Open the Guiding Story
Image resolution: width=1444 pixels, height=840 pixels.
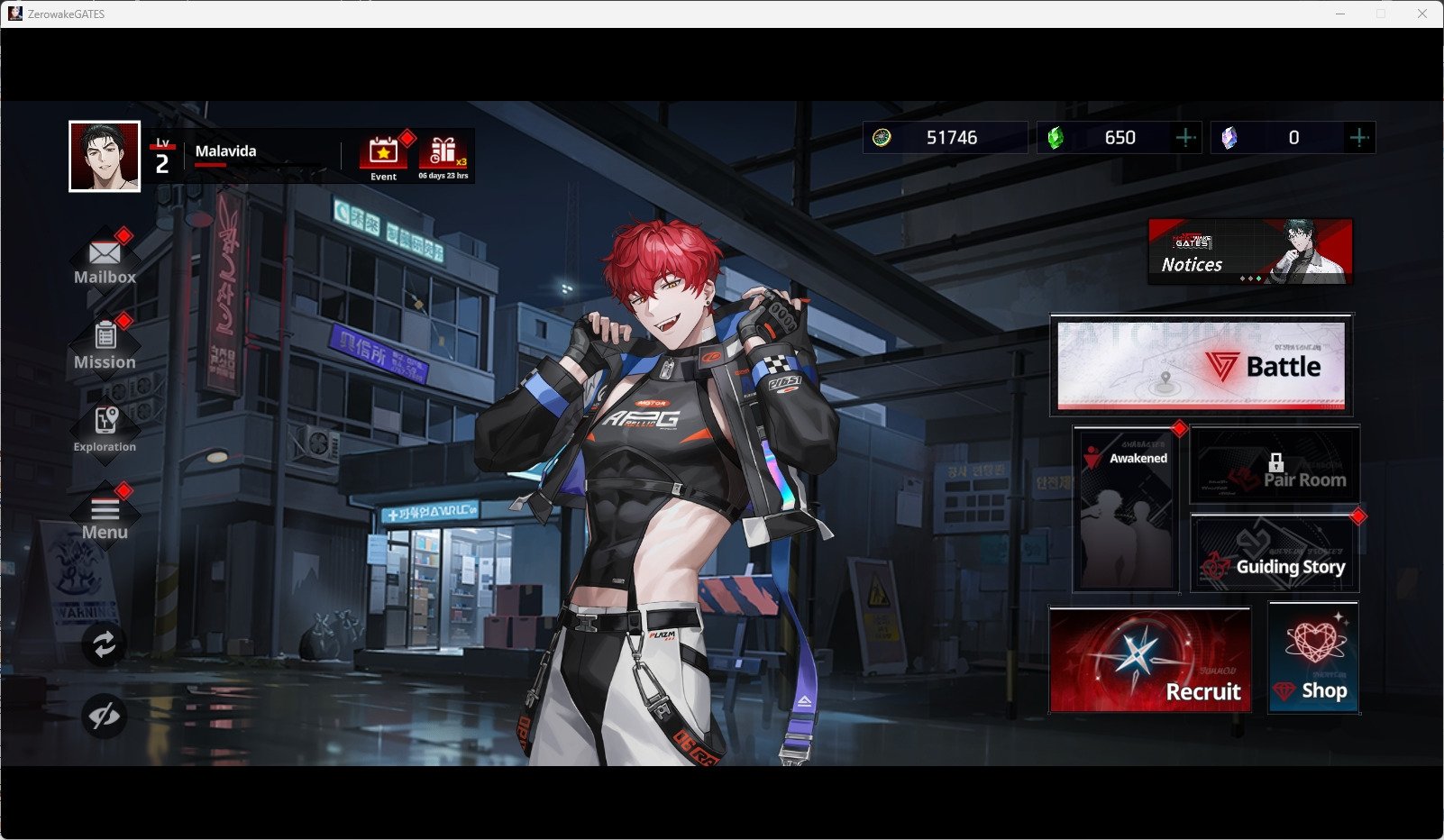1275,553
